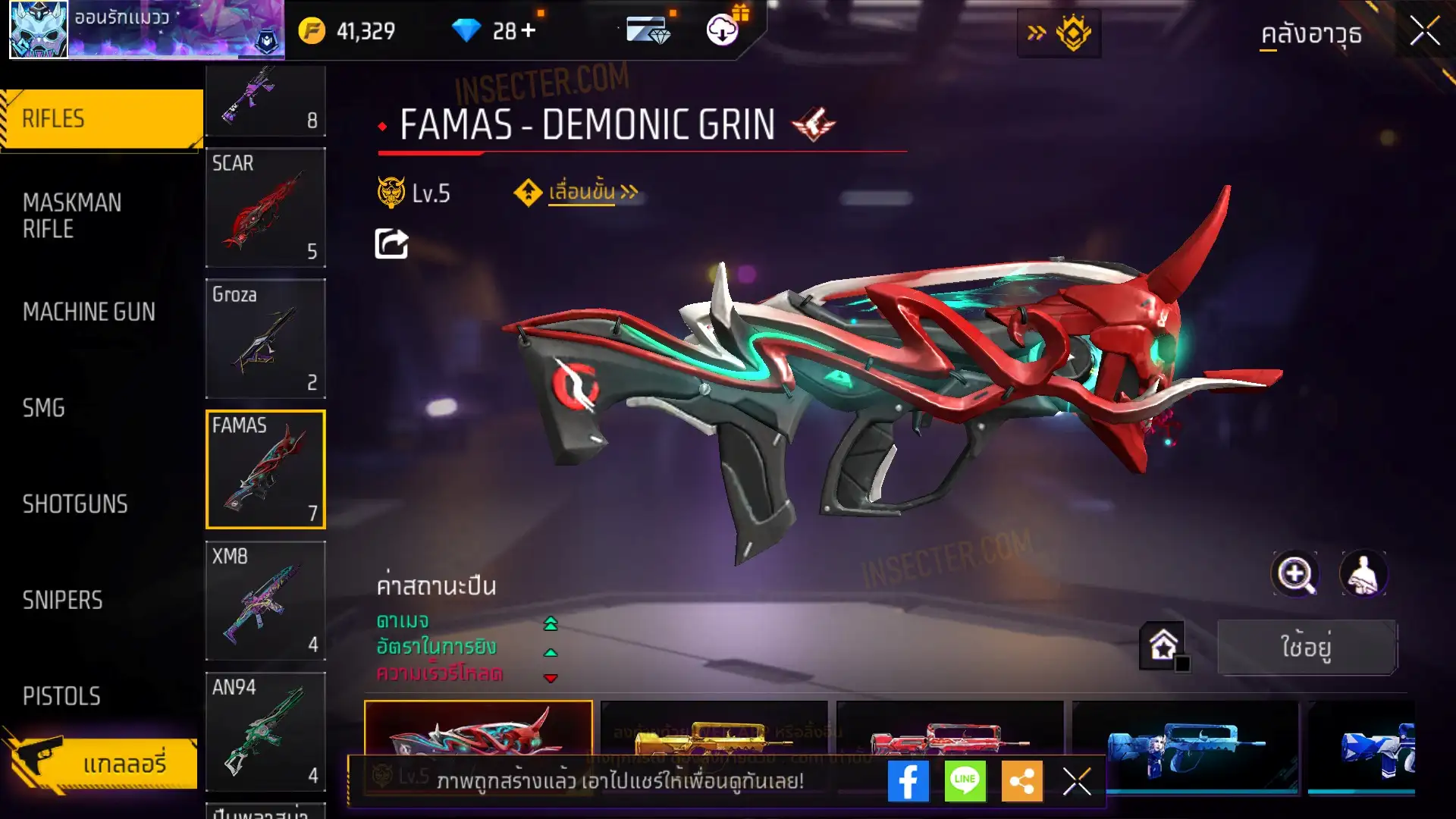The width and height of the screenshot is (1456, 819).
Task: Open the PISTOLS category
Action: (61, 696)
